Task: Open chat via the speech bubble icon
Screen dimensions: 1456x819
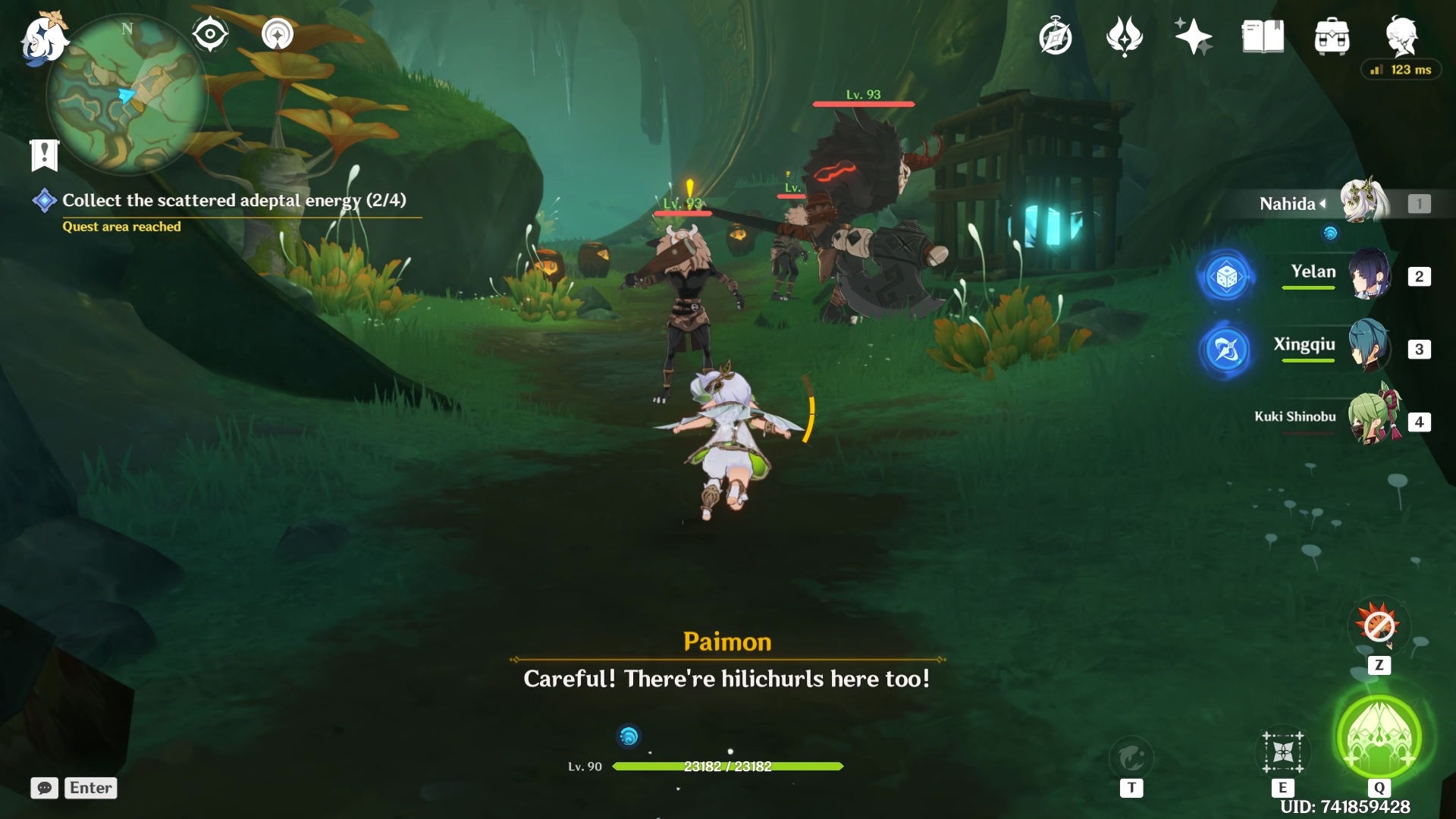Action: (45, 788)
